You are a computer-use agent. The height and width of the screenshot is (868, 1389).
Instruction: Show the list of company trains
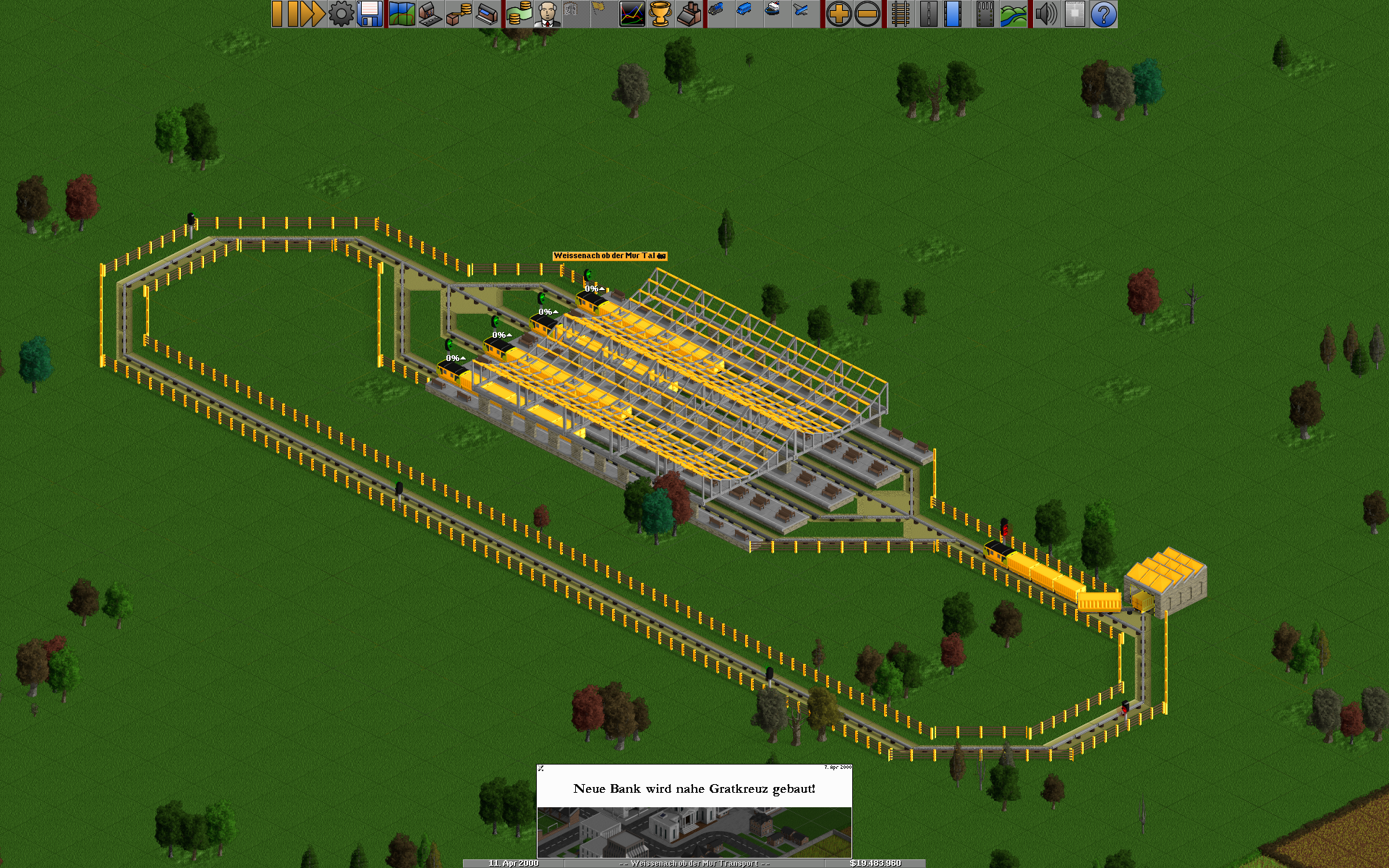coord(717,14)
